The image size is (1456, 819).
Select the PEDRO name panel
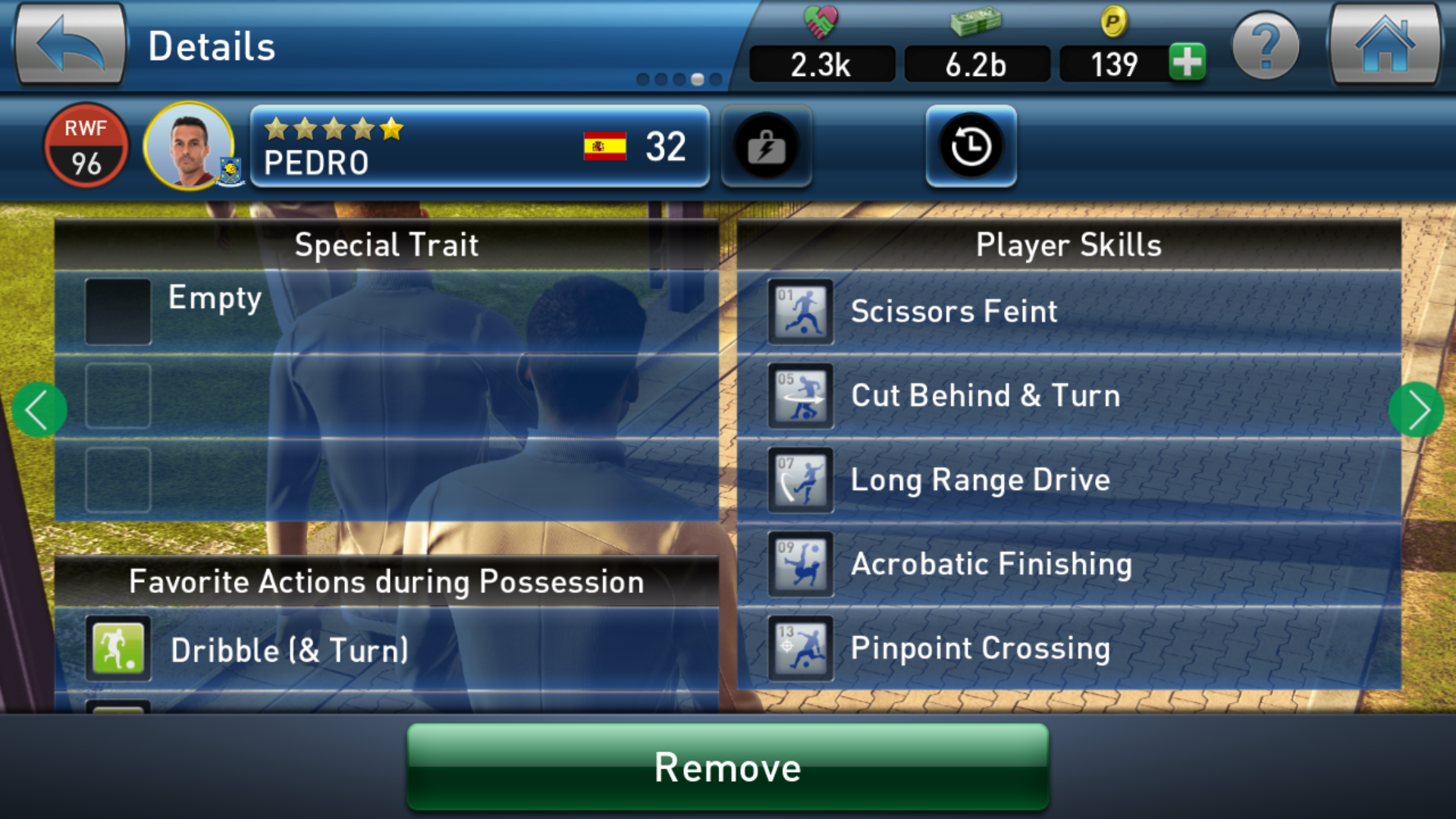(x=479, y=146)
